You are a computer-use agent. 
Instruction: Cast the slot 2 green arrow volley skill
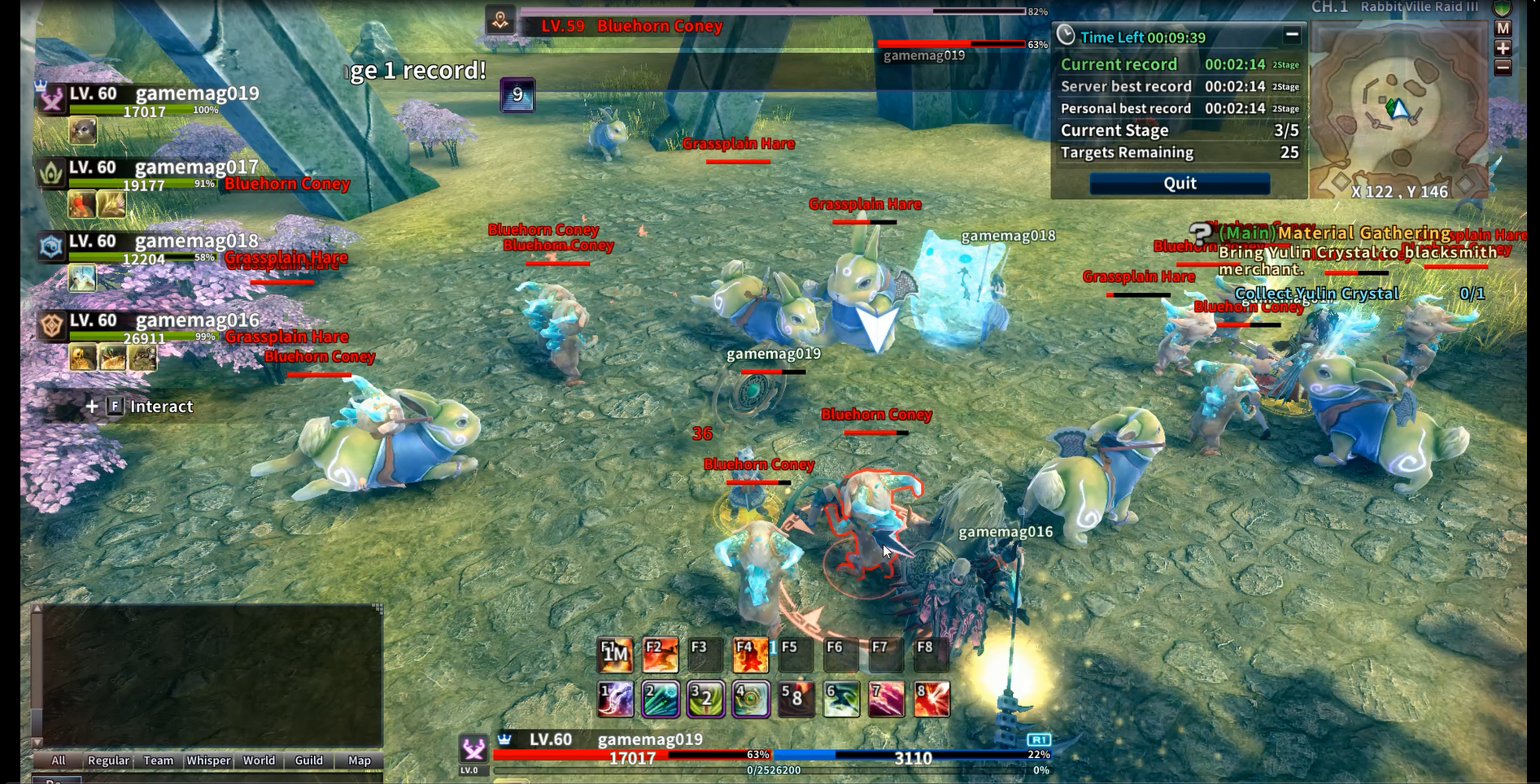660,699
